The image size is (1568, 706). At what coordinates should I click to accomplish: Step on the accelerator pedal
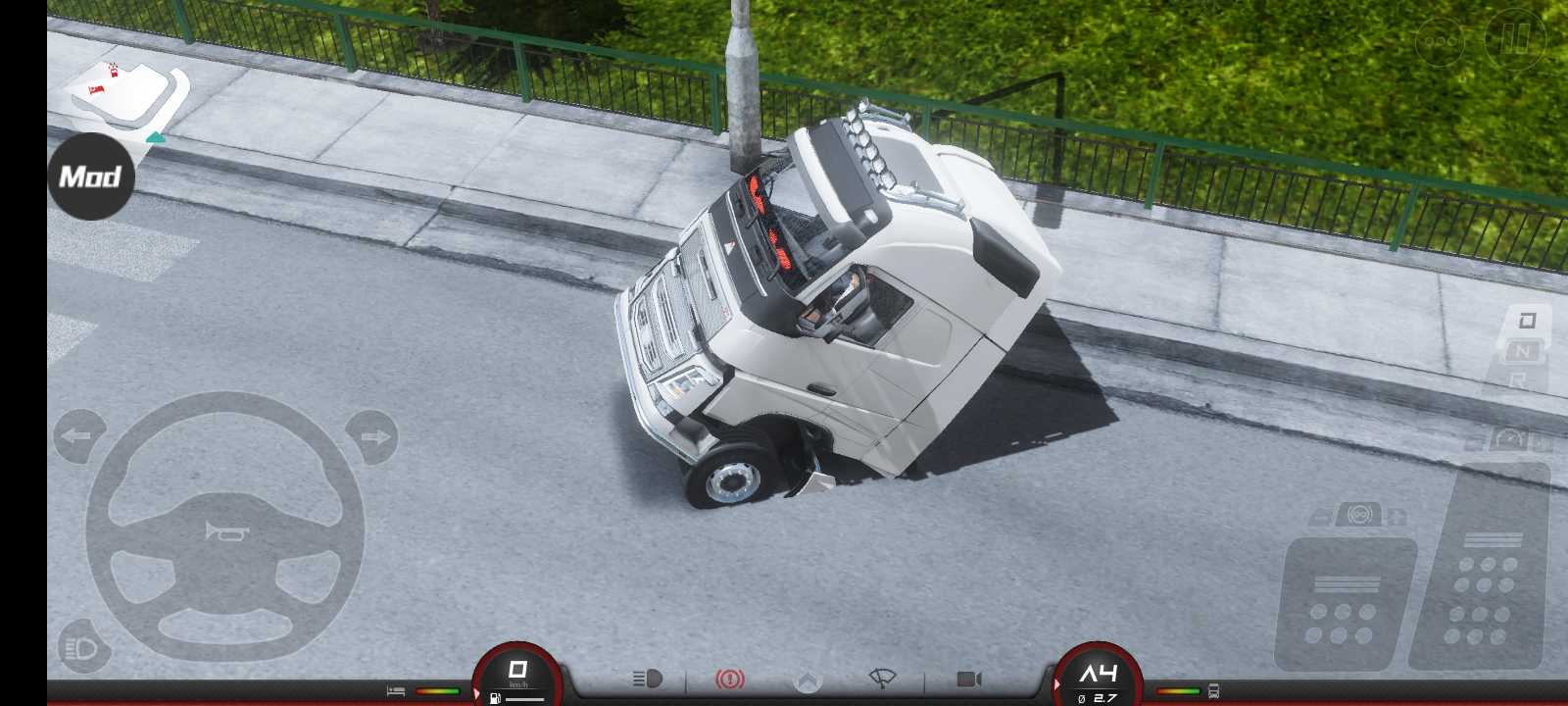(x=1482, y=579)
